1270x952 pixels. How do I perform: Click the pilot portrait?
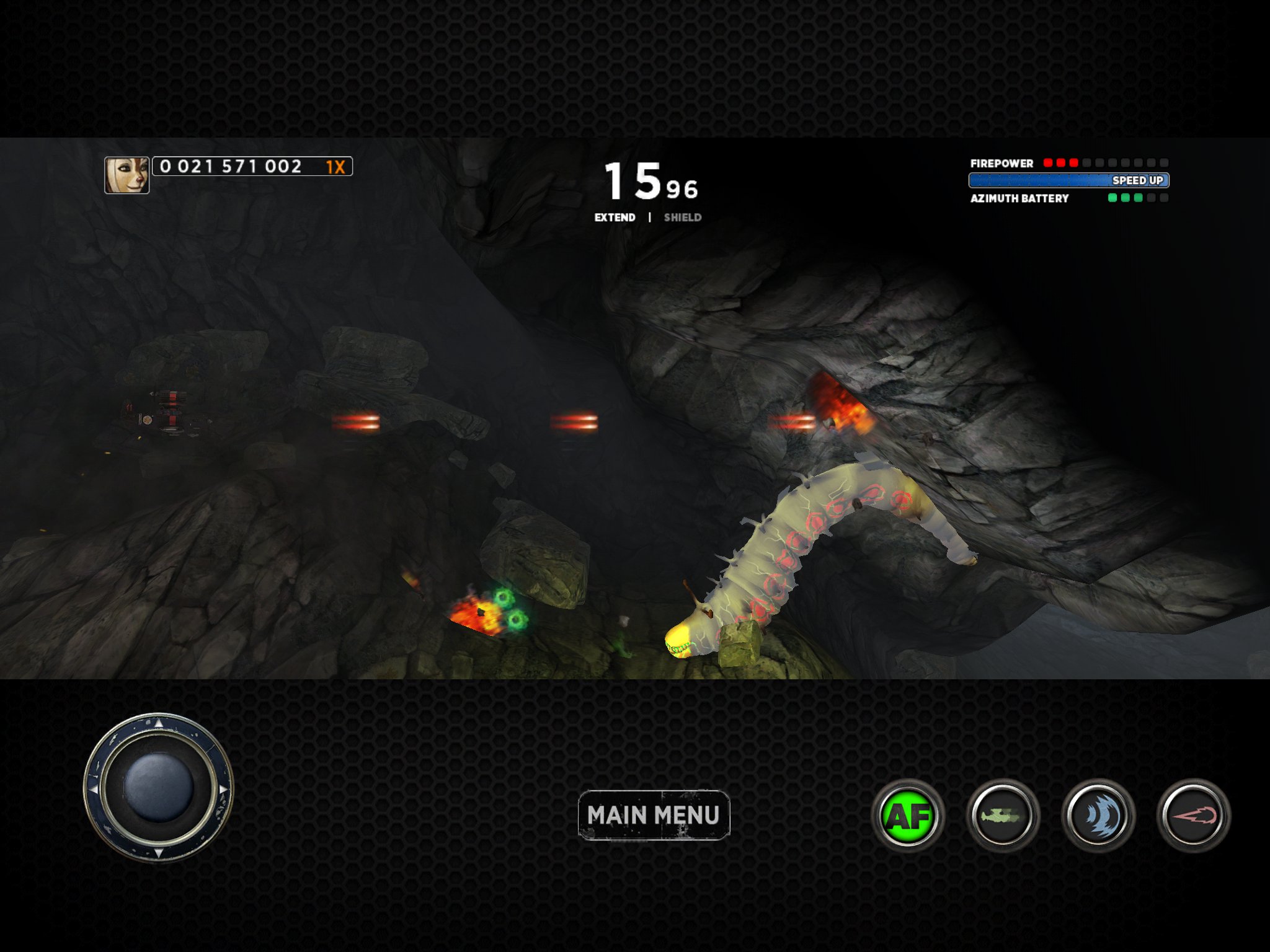click(x=127, y=175)
